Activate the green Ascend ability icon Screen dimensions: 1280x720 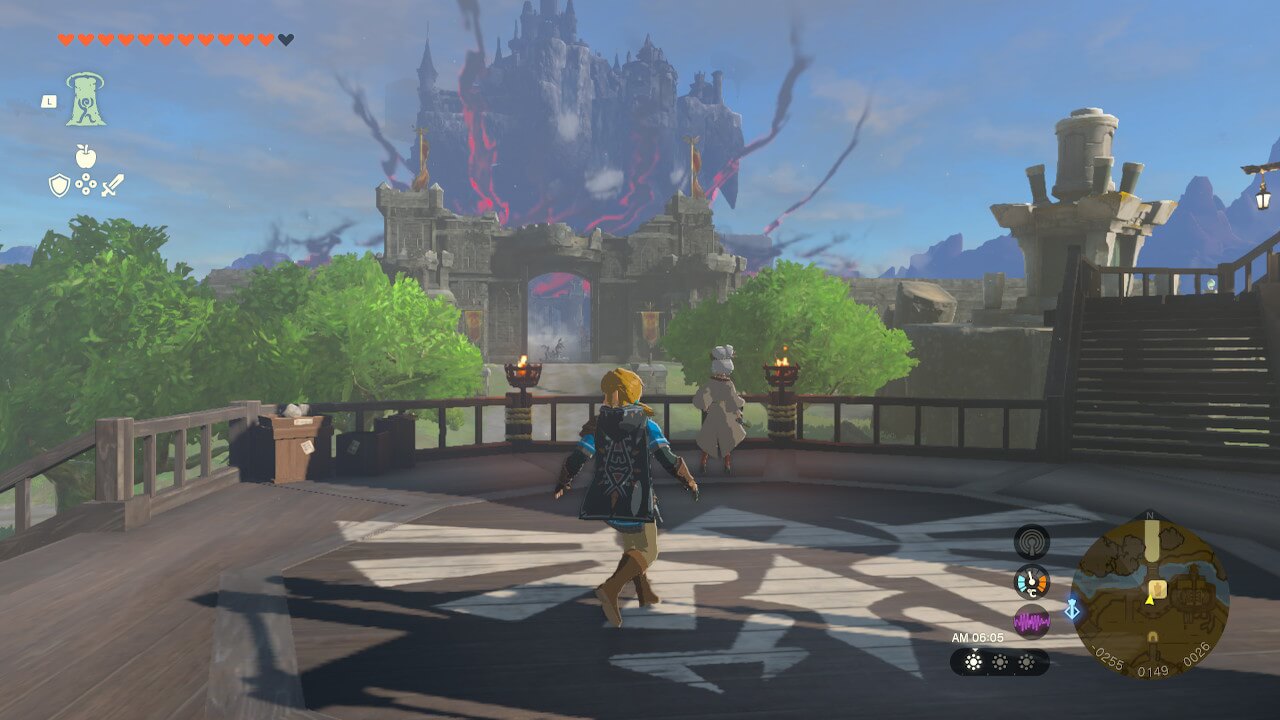86,100
